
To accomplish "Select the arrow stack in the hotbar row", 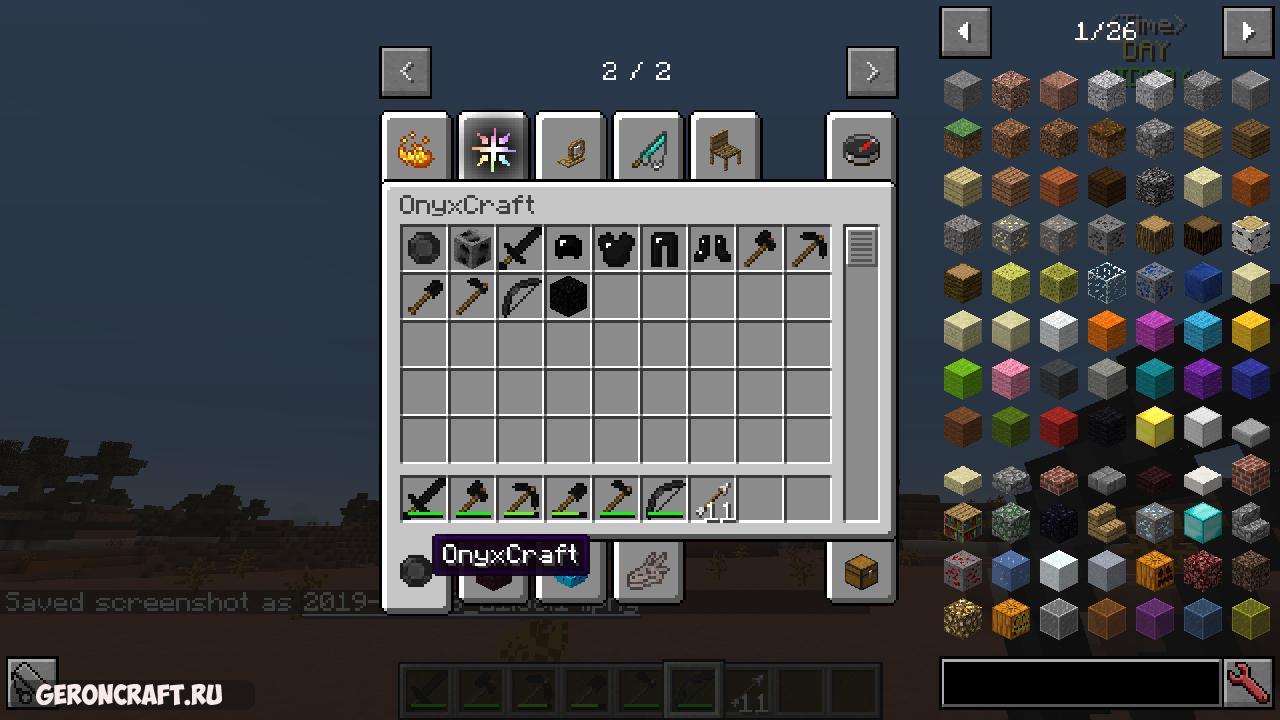I will tap(714, 499).
